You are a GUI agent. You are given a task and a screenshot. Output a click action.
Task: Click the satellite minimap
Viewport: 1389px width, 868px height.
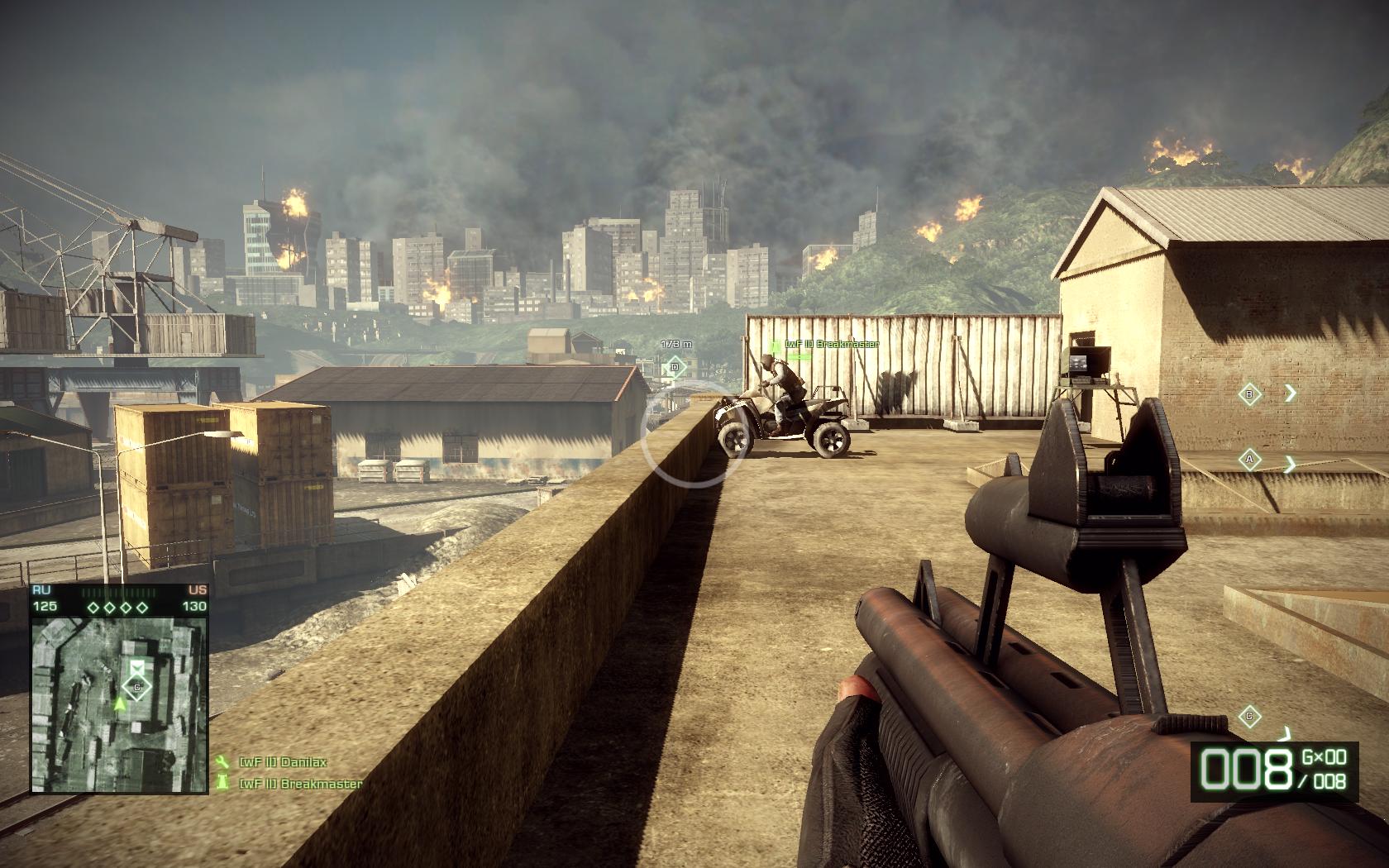pyautogui.click(x=120, y=703)
